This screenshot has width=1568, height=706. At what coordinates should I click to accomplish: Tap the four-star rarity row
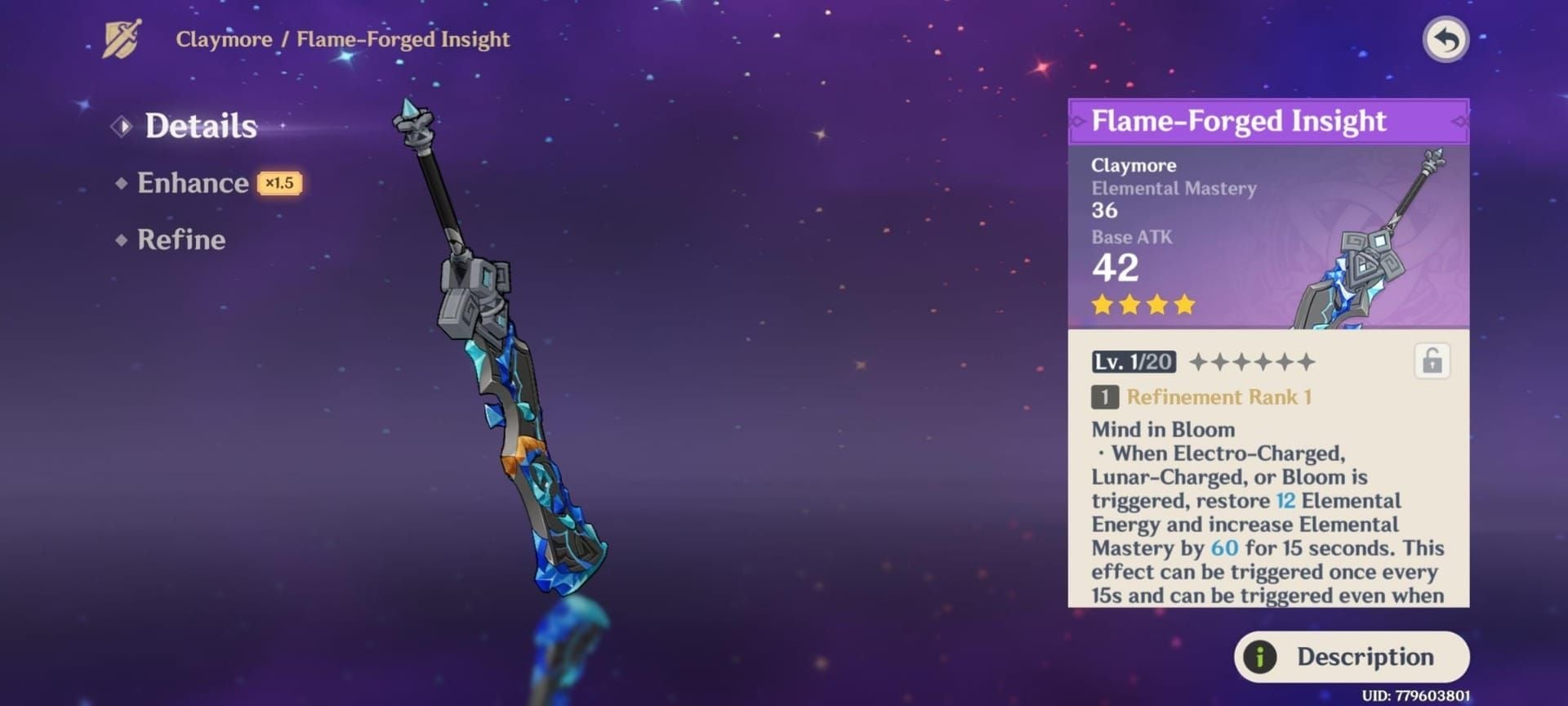[1143, 304]
